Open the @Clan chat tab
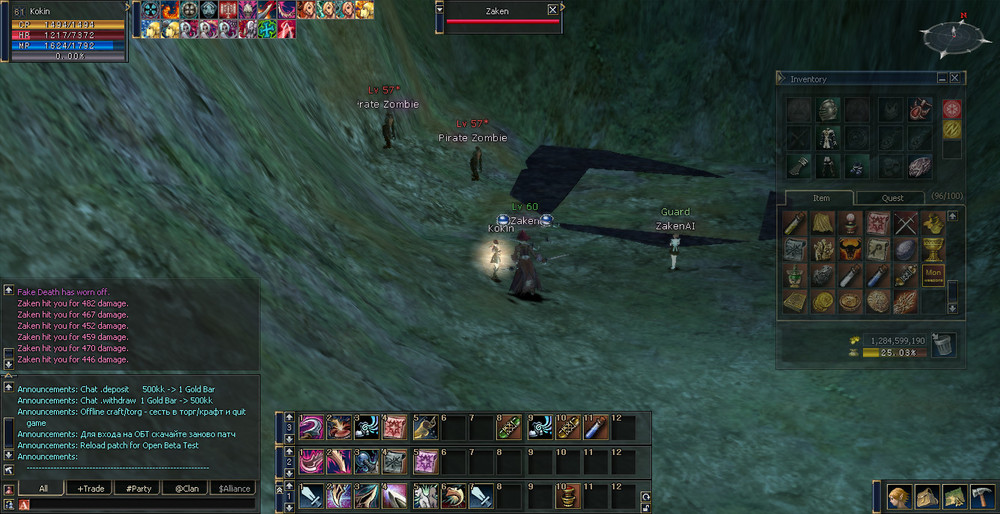Image resolution: width=1000 pixels, height=514 pixels. tap(186, 488)
